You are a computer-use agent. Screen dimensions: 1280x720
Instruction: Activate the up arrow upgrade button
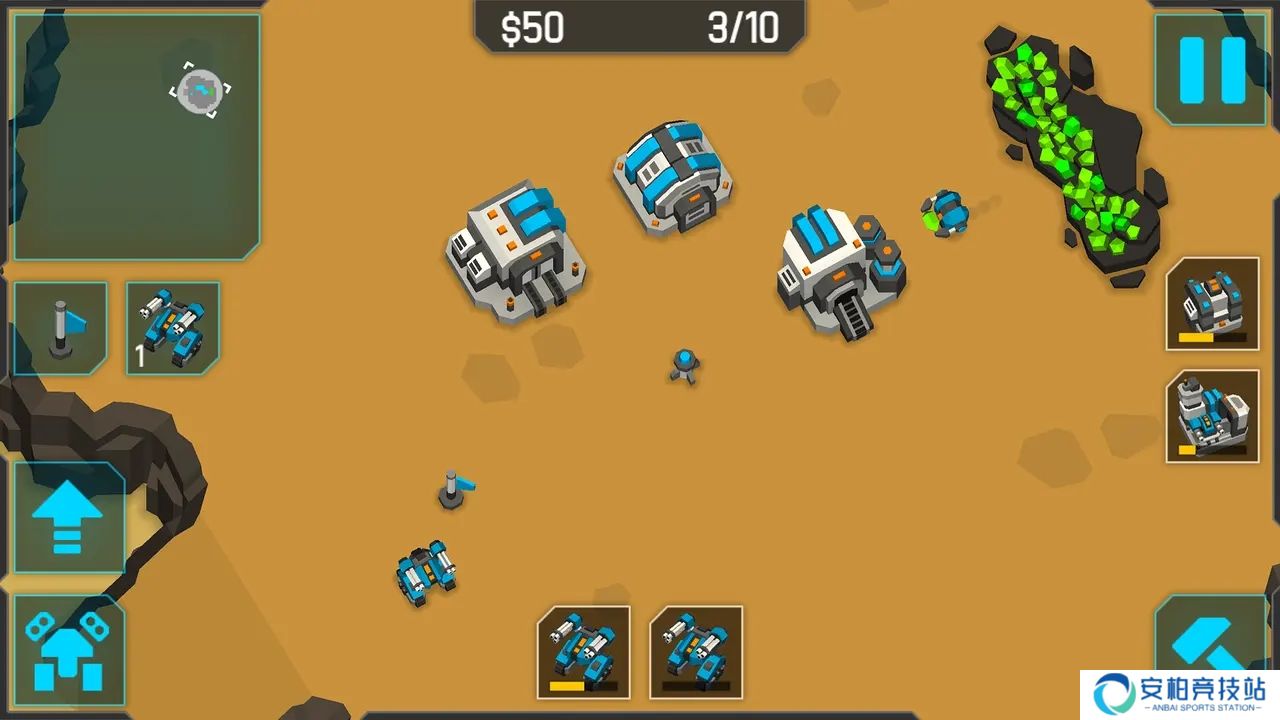(x=68, y=517)
